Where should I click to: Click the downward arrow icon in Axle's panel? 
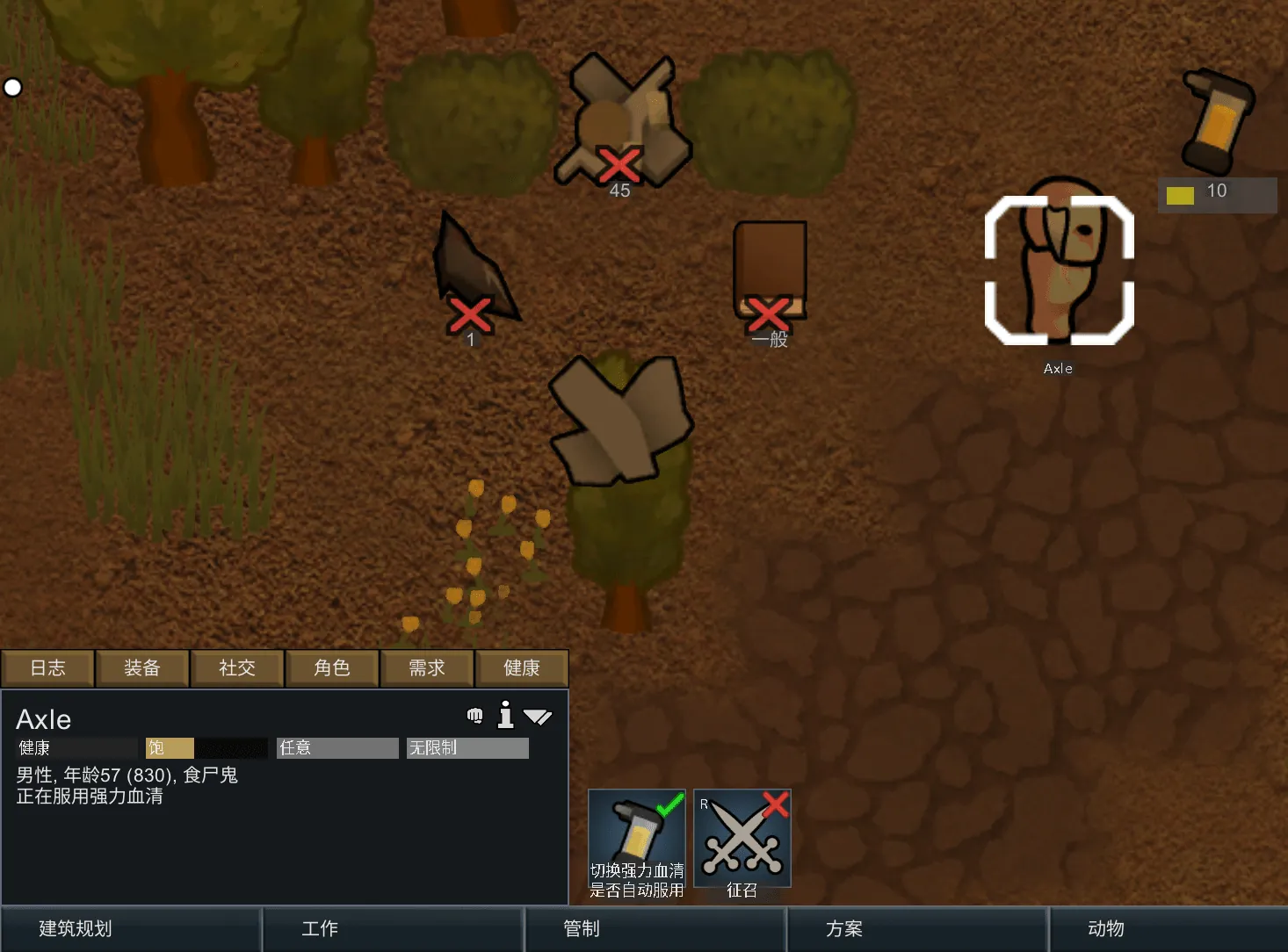538,718
